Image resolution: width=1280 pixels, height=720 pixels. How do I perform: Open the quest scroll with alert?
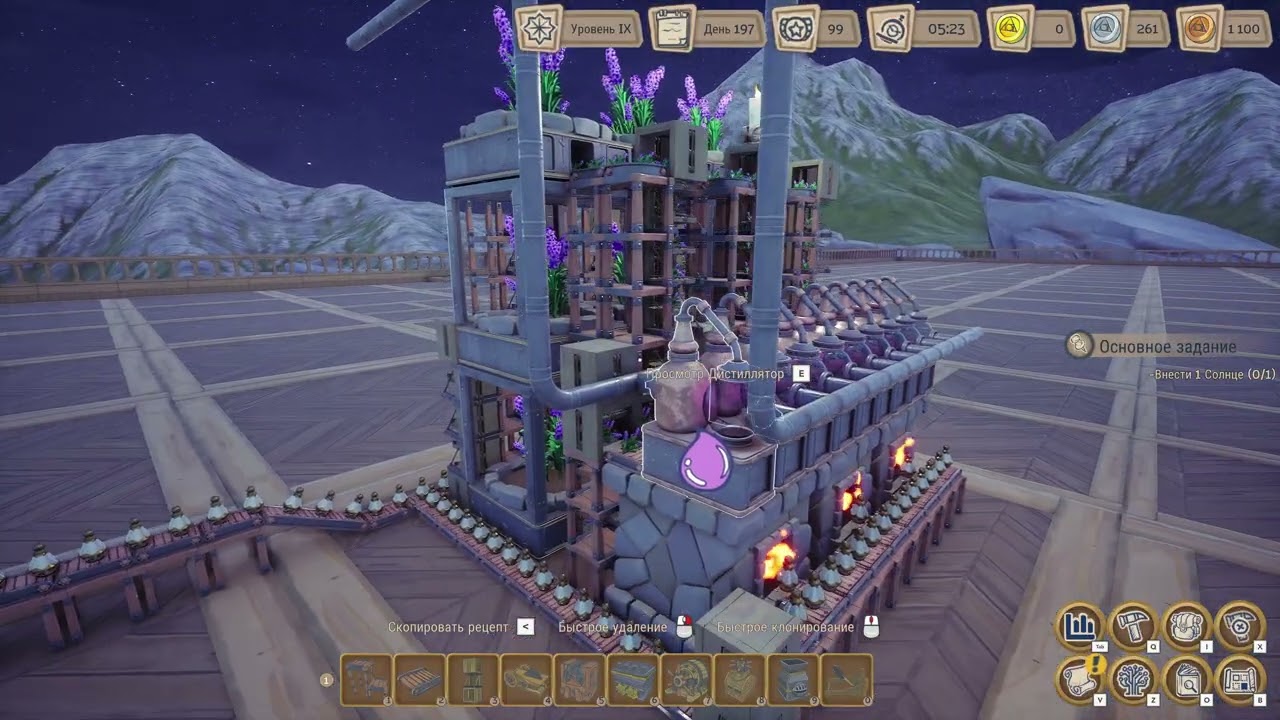click(x=1080, y=680)
